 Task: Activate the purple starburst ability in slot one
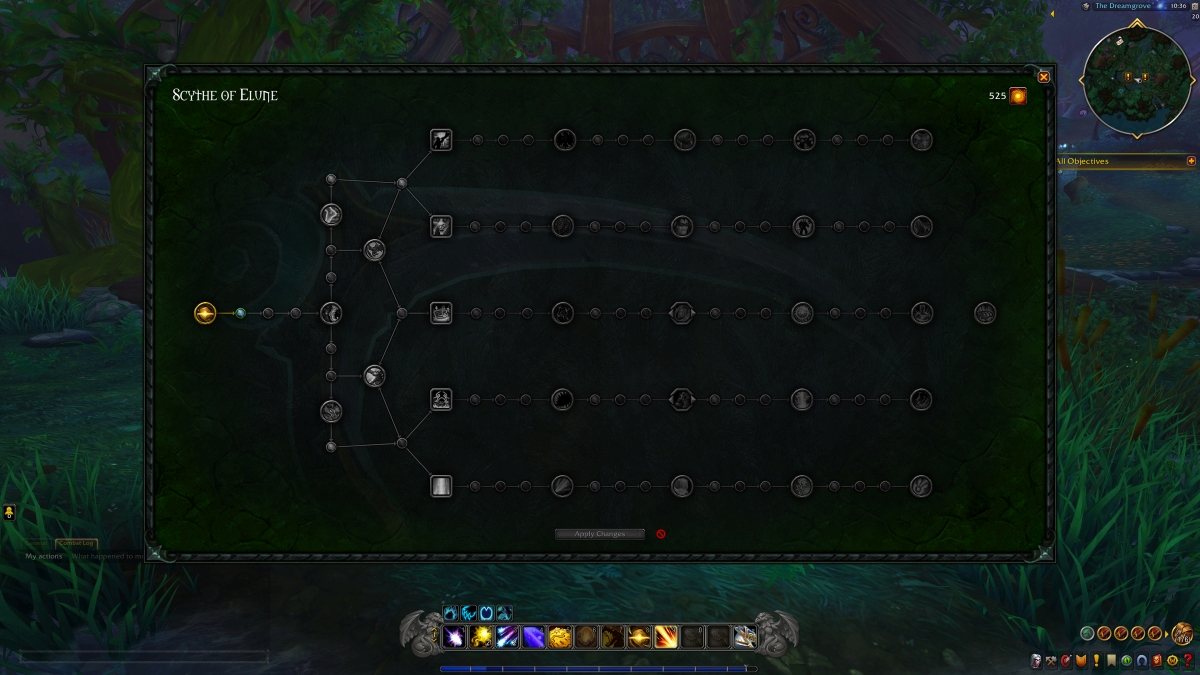tap(455, 637)
